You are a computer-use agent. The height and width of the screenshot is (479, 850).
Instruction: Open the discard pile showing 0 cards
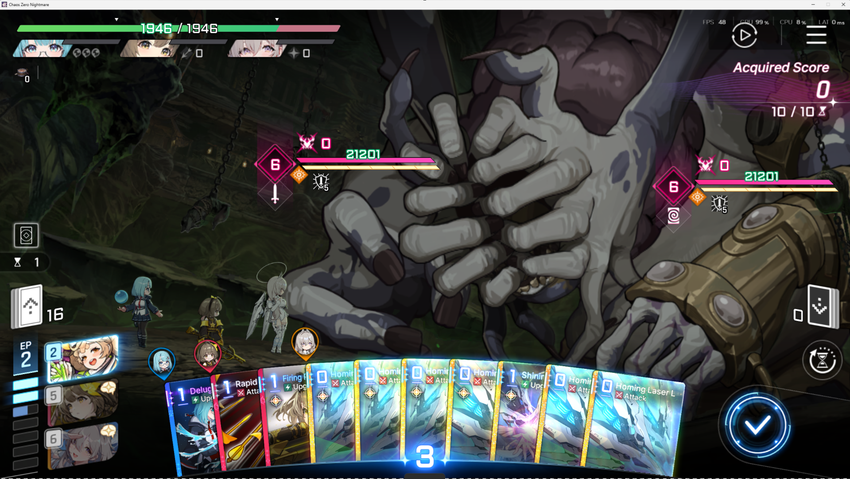pyautogui.click(x=821, y=308)
